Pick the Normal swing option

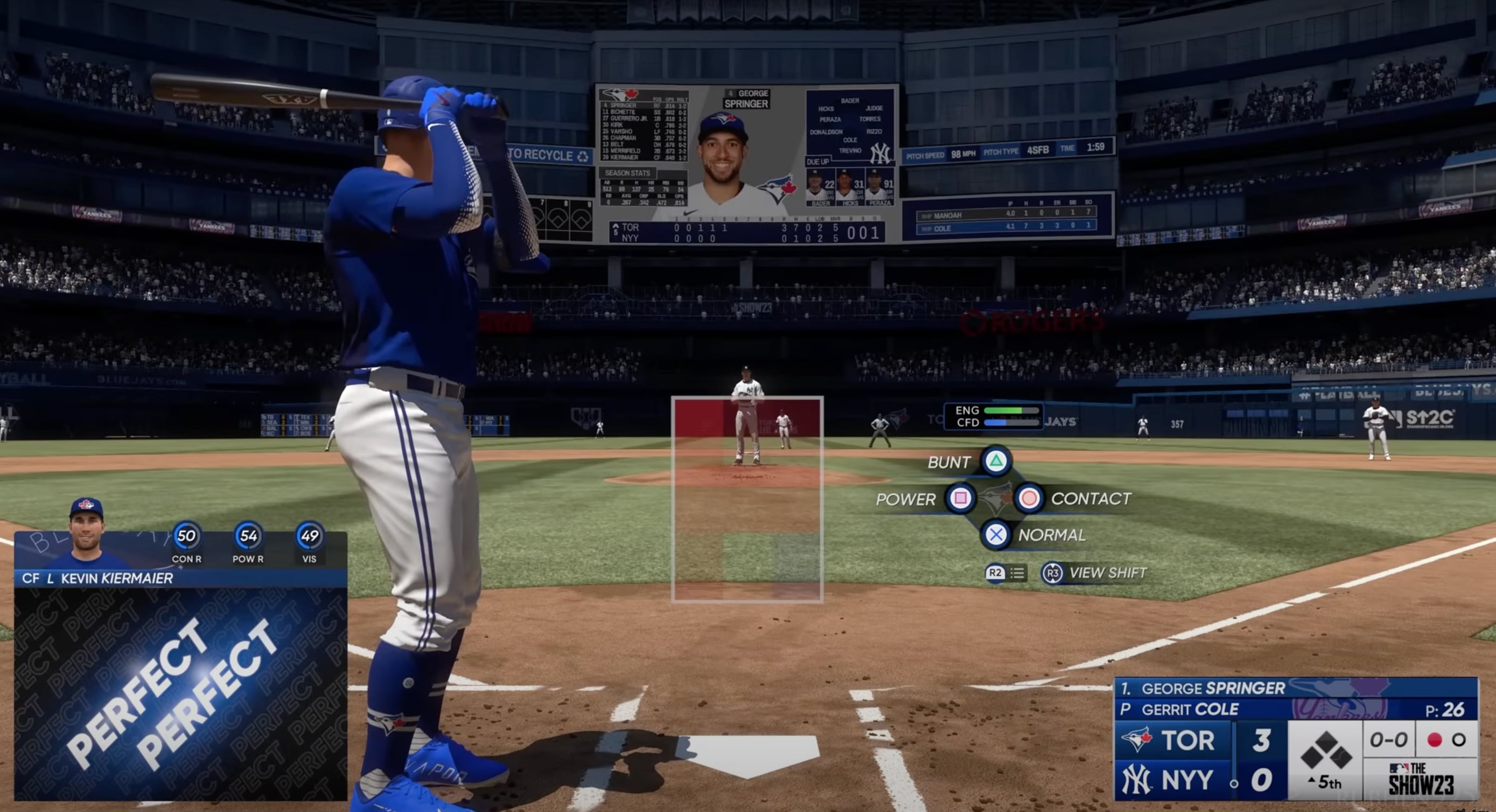995,534
